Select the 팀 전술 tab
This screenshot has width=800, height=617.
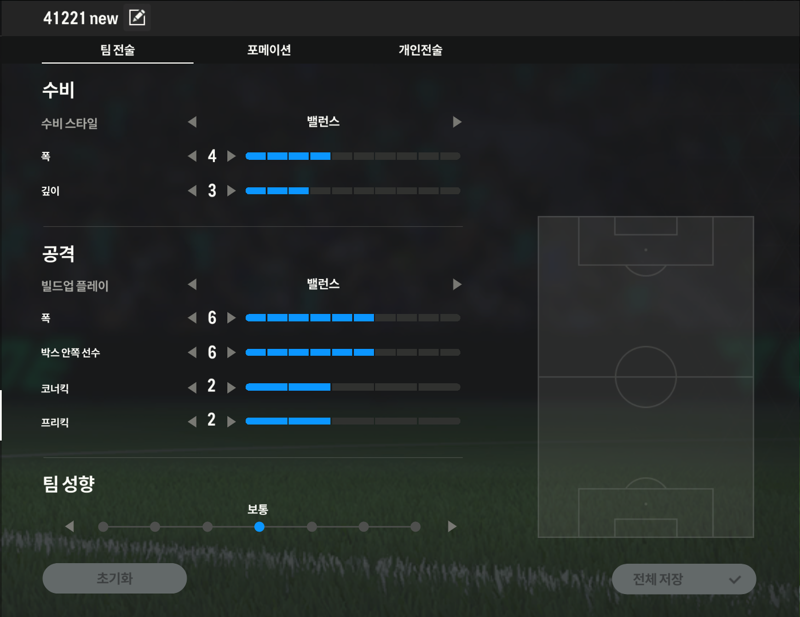[118, 50]
